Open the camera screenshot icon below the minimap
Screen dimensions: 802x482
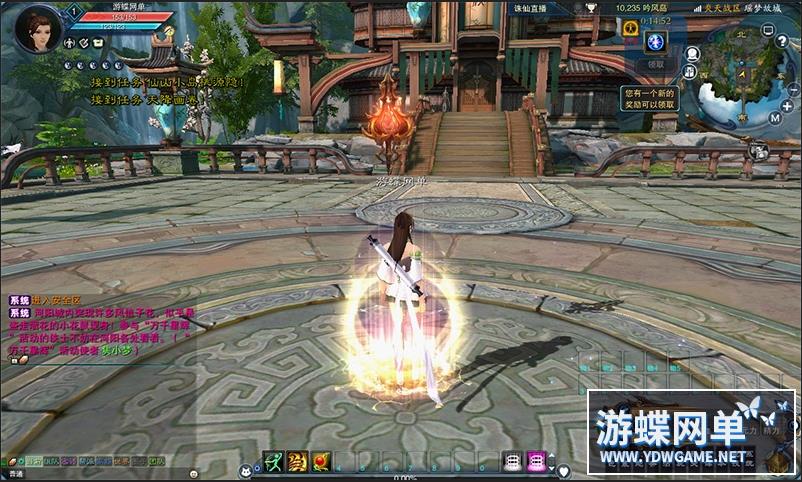coord(761,151)
